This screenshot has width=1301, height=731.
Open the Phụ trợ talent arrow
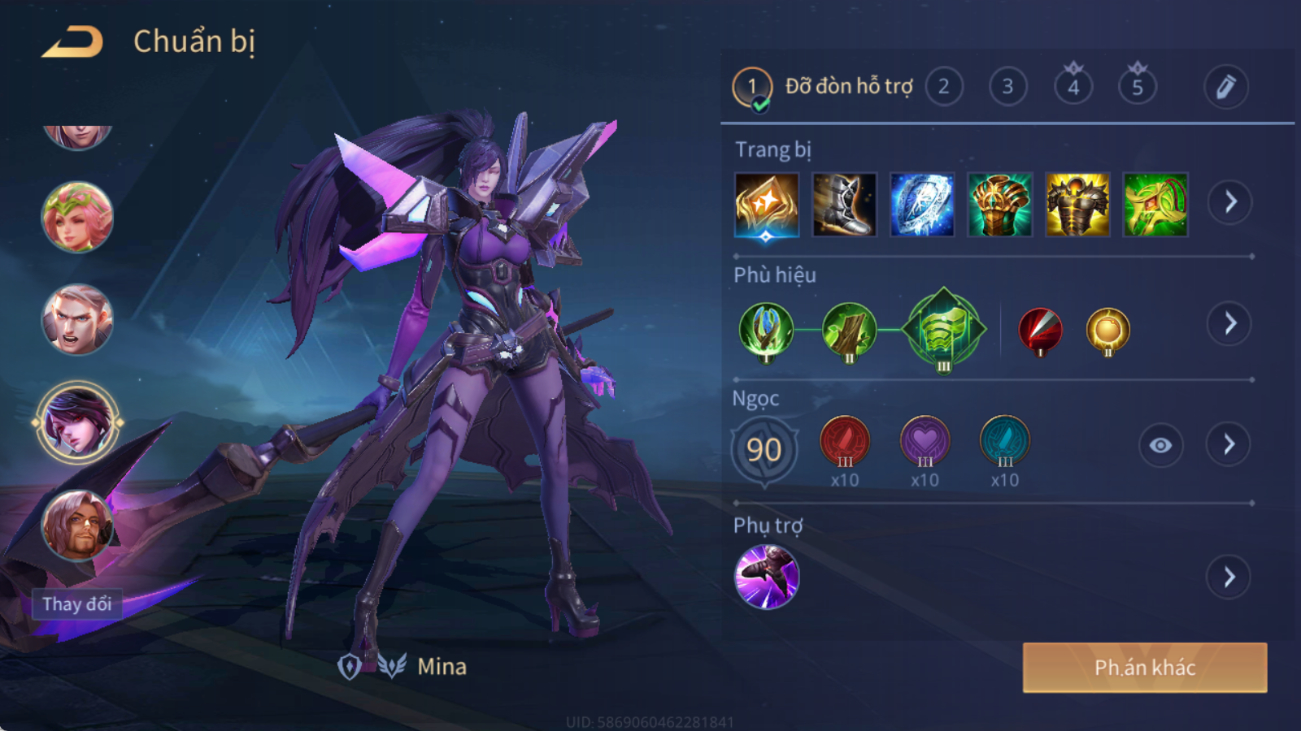1229,577
